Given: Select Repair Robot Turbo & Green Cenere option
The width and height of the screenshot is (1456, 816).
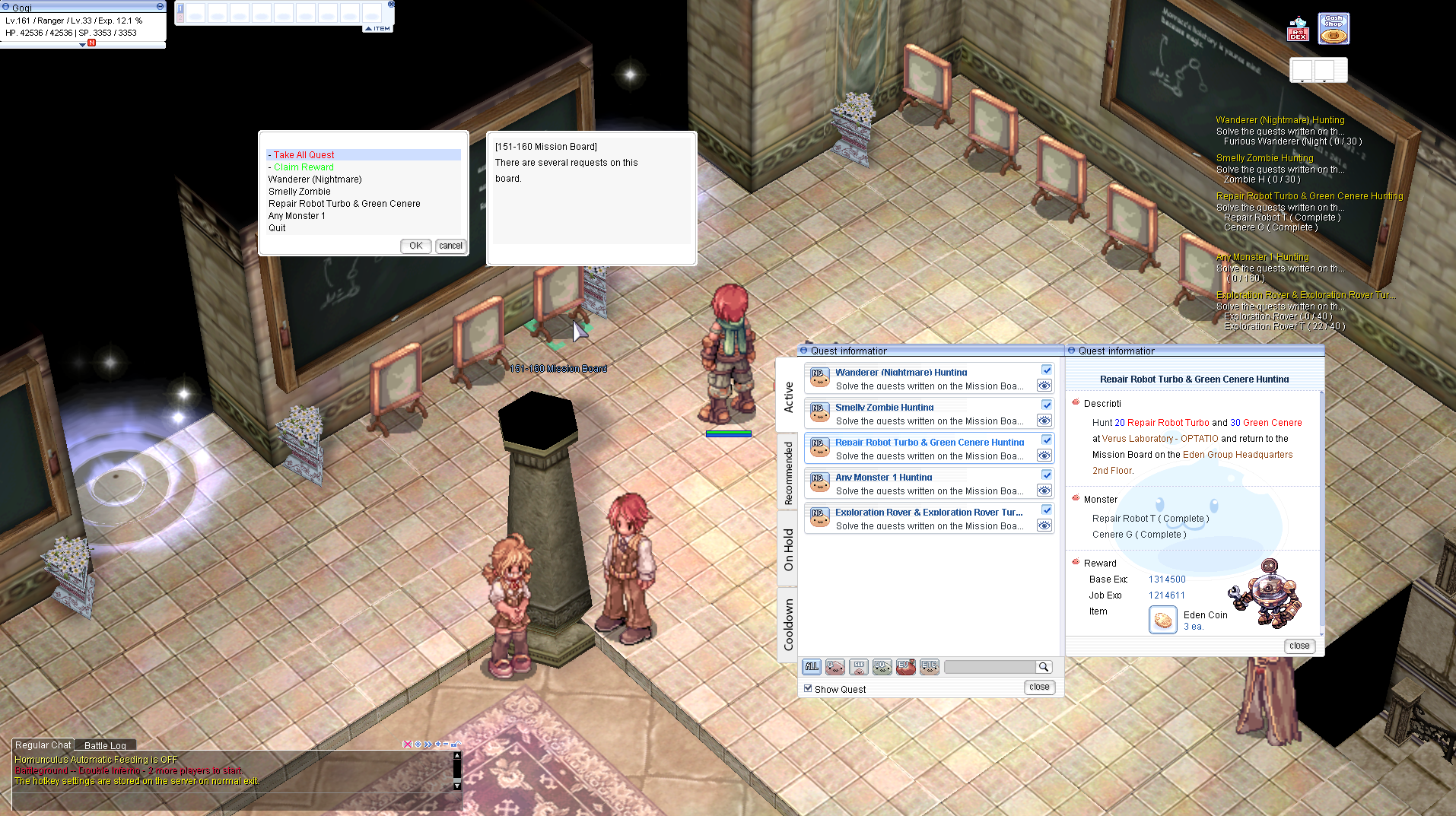Looking at the screenshot, I should tap(344, 204).
